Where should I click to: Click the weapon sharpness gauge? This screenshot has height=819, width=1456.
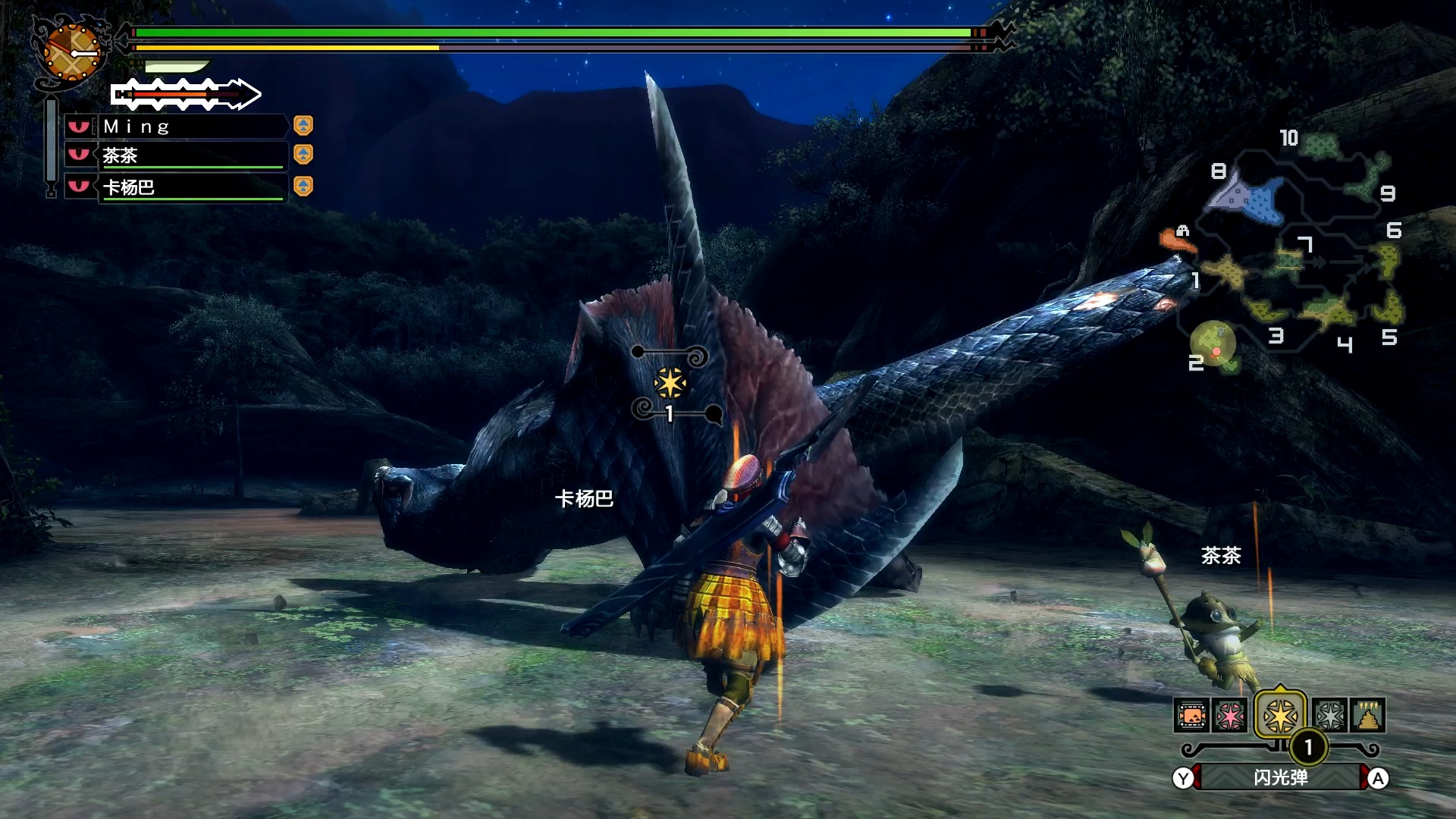click(x=186, y=95)
